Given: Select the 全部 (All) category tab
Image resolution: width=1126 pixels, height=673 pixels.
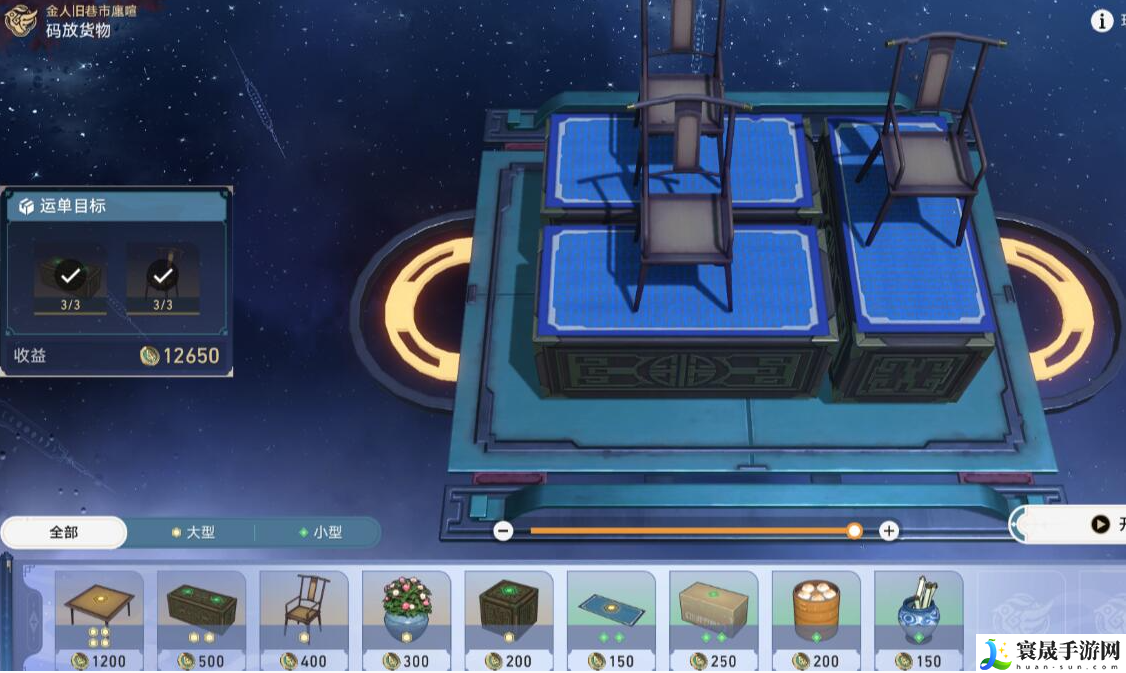Looking at the screenshot, I should point(64,532).
